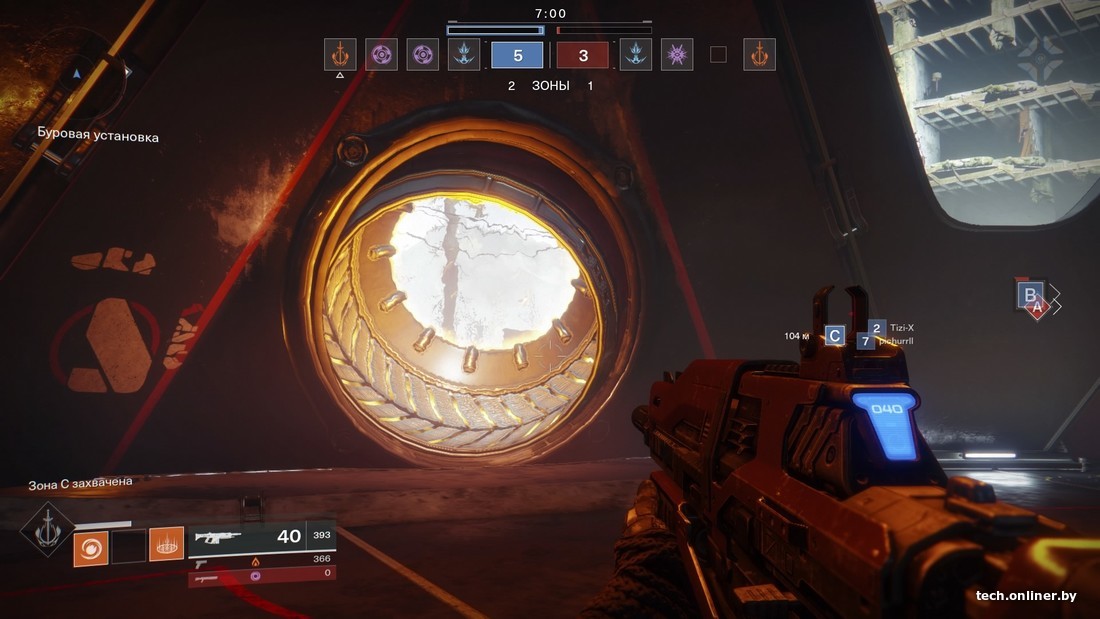Image resolution: width=1100 pixels, height=619 pixels.
Task: Select the power weapon row with zero ammo
Action: pyautogui.click(x=260, y=576)
